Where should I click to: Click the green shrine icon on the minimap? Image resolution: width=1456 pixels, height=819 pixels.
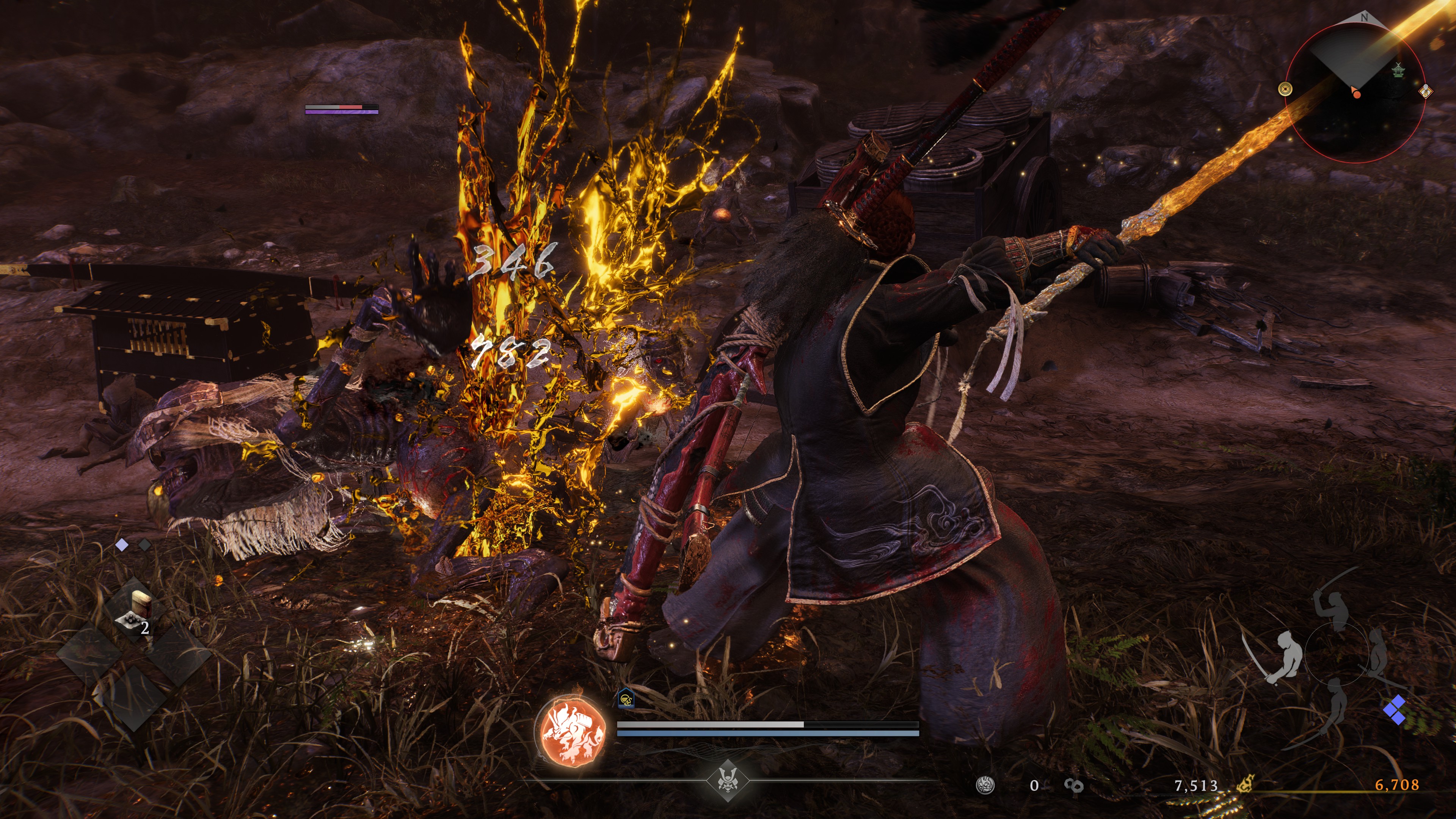[1399, 70]
